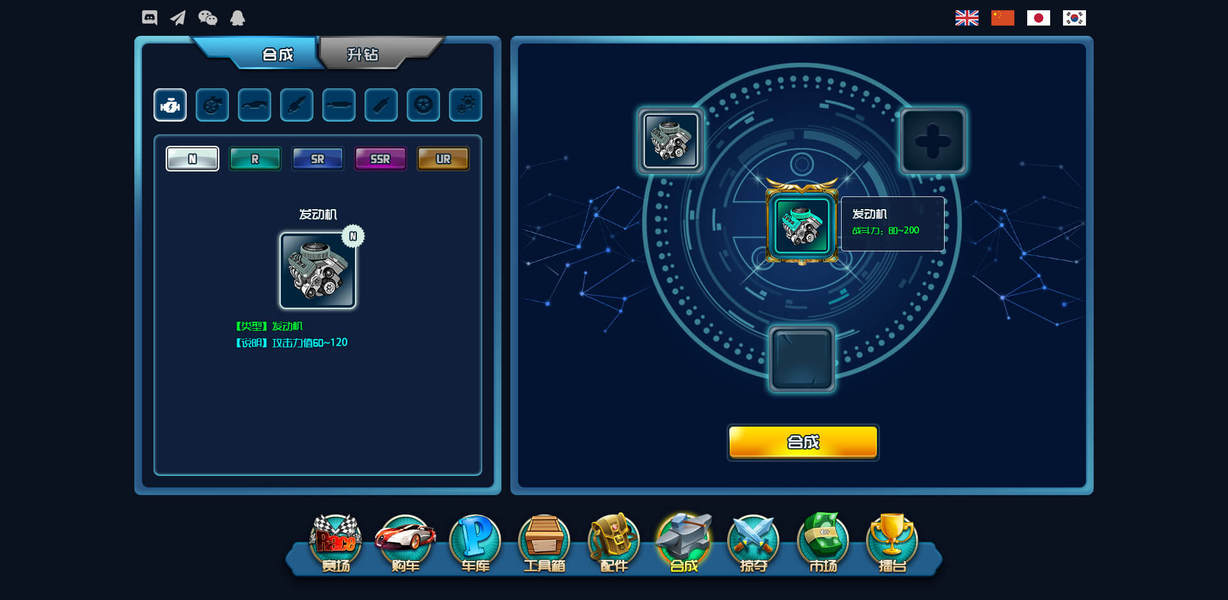Choose the wheel parts category icon
Image resolution: width=1228 pixels, height=600 pixels.
pyautogui.click(x=423, y=104)
